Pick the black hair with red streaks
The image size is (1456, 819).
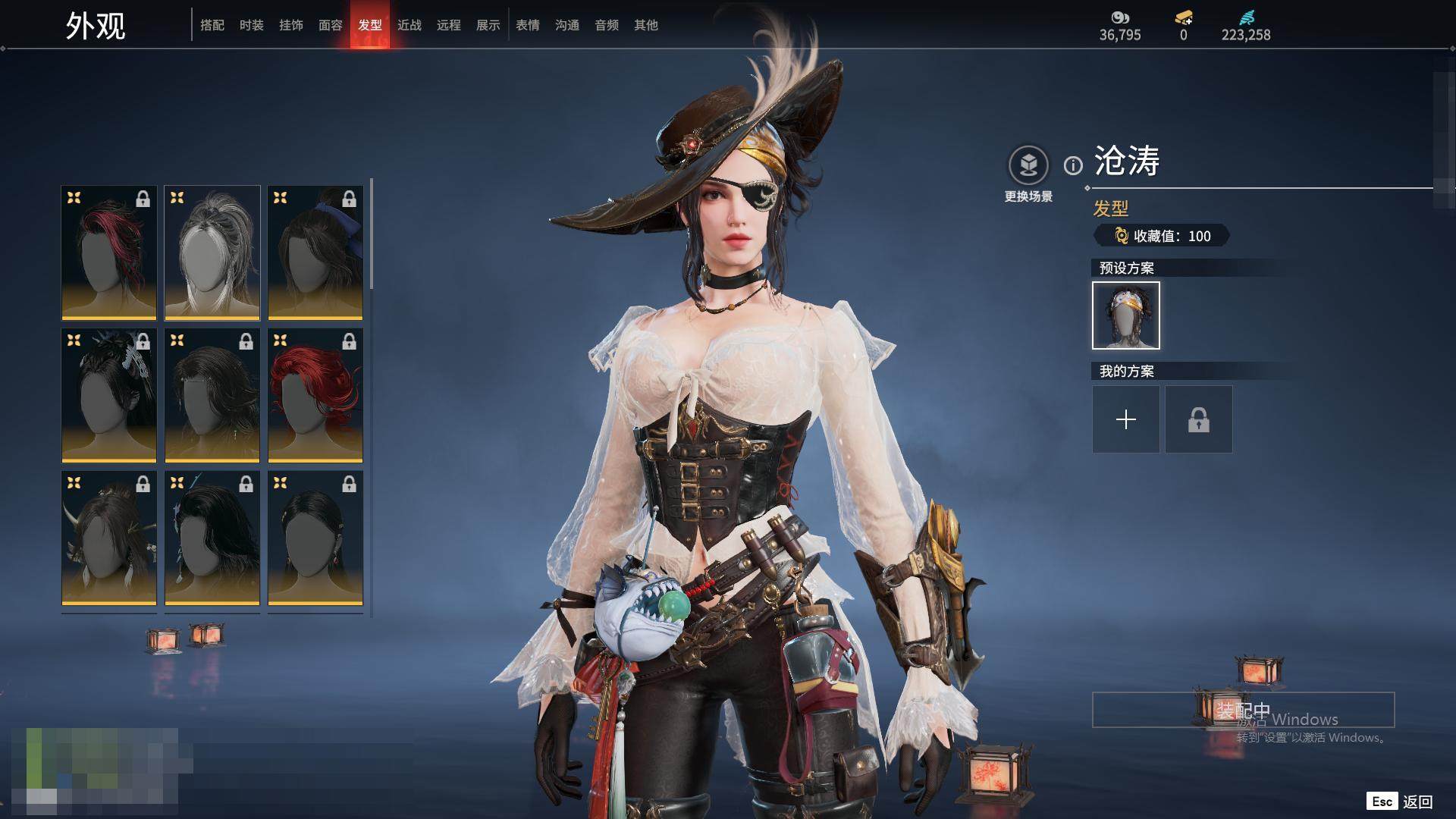[x=109, y=253]
